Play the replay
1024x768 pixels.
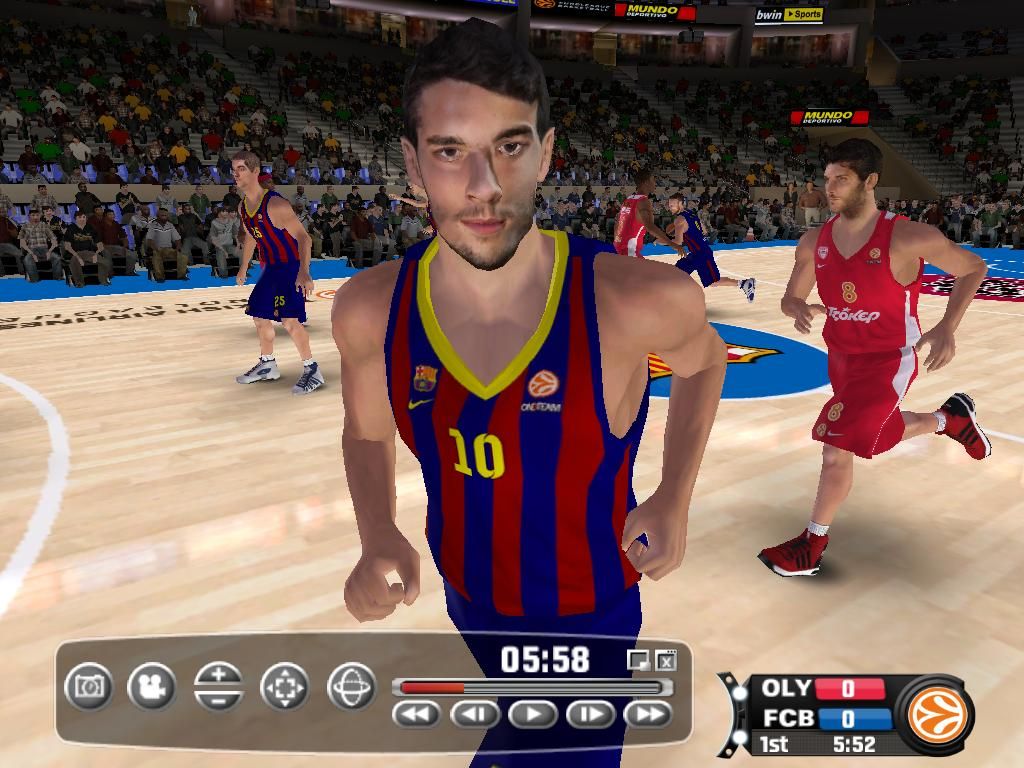point(533,714)
